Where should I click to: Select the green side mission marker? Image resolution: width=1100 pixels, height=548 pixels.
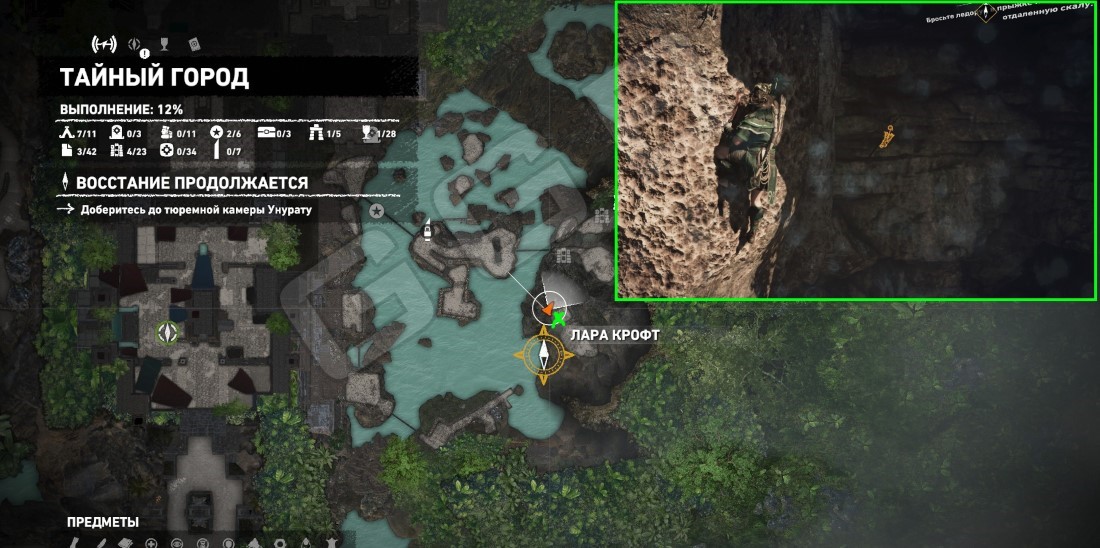pos(168,332)
